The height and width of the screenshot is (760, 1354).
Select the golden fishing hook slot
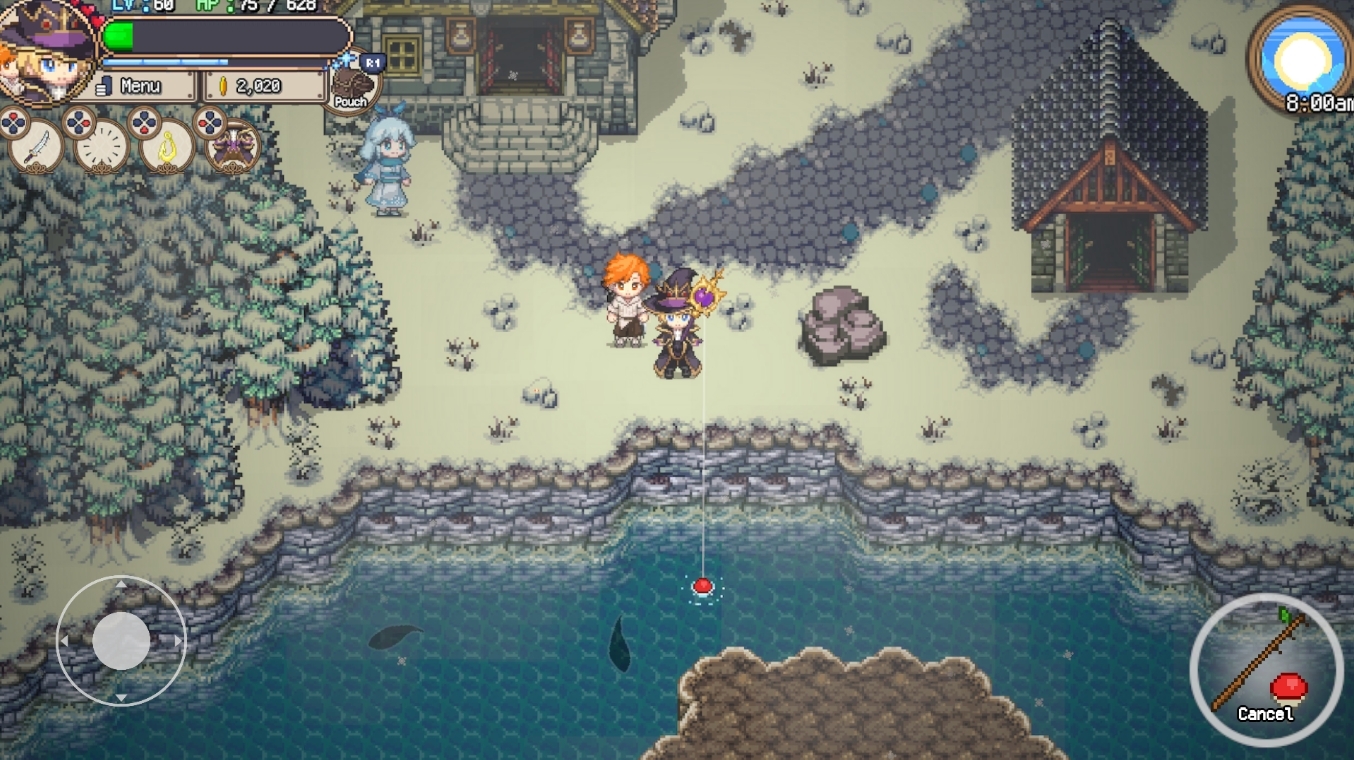tap(167, 148)
